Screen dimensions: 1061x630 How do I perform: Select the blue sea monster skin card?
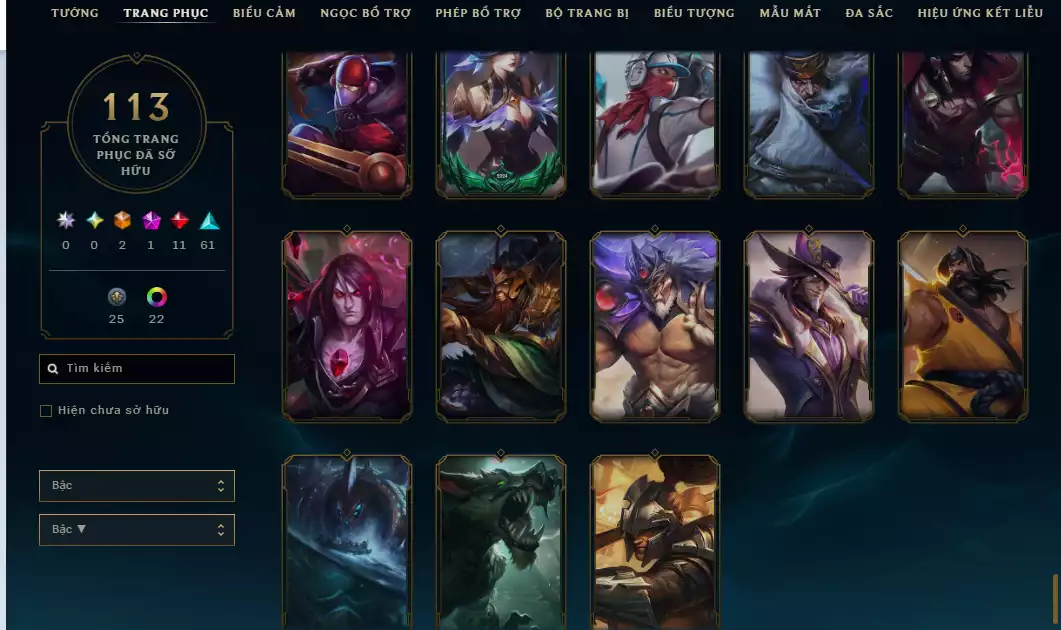[347, 542]
